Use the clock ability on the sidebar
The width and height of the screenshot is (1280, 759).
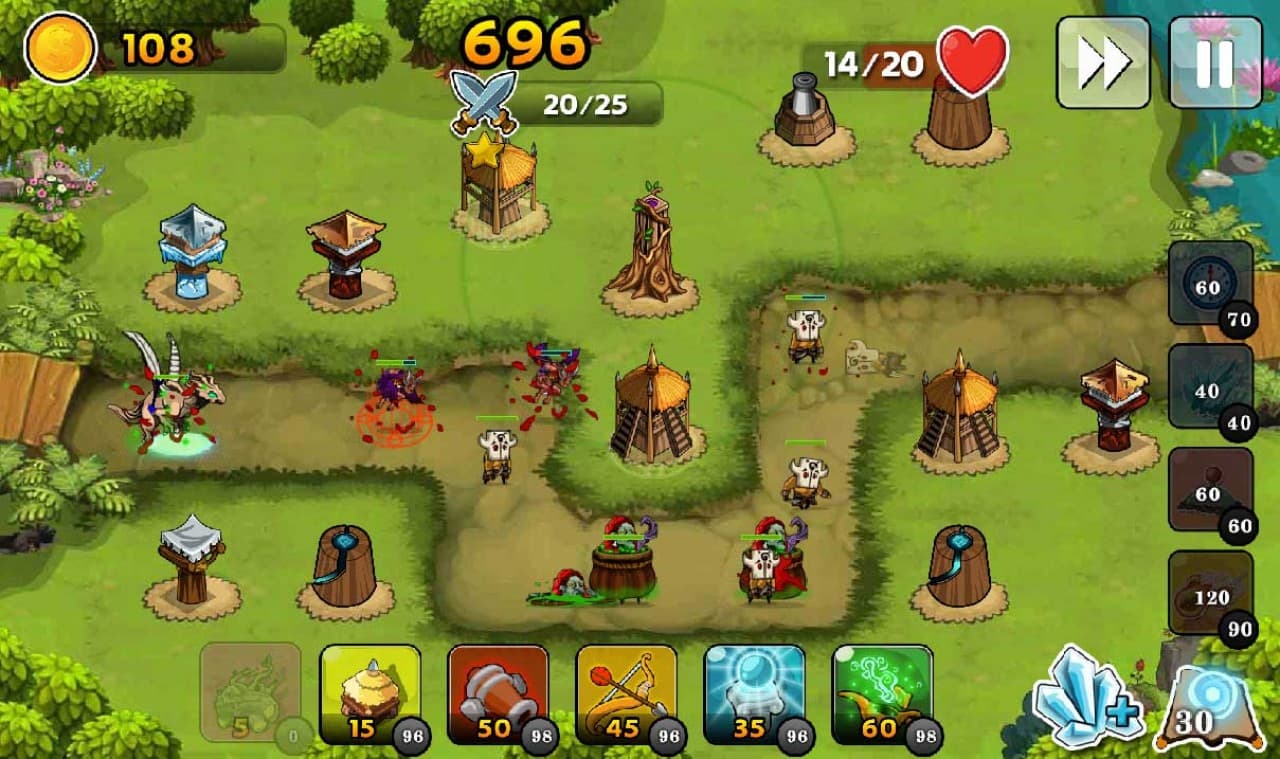pos(1210,283)
